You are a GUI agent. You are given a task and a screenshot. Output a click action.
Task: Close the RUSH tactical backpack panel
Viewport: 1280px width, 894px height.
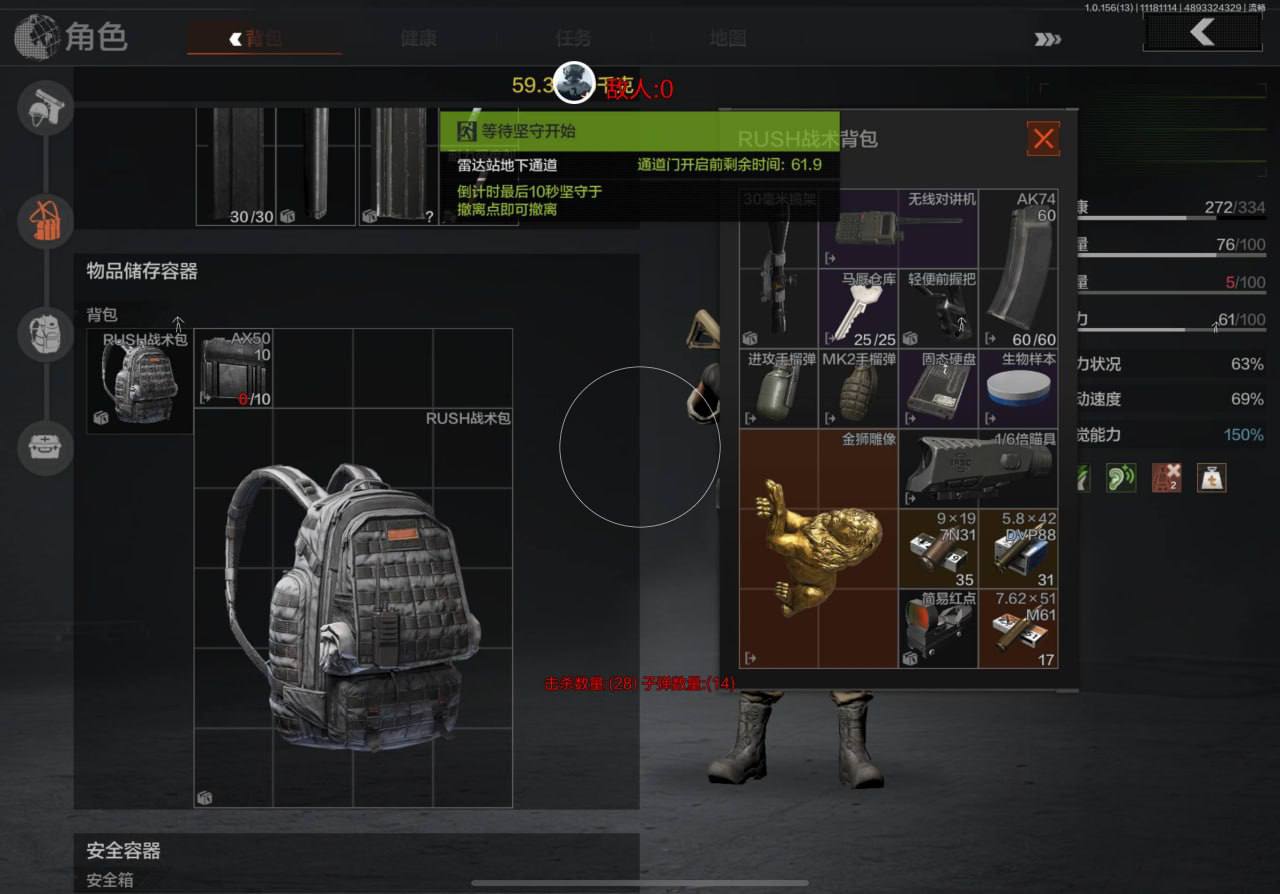point(1043,138)
